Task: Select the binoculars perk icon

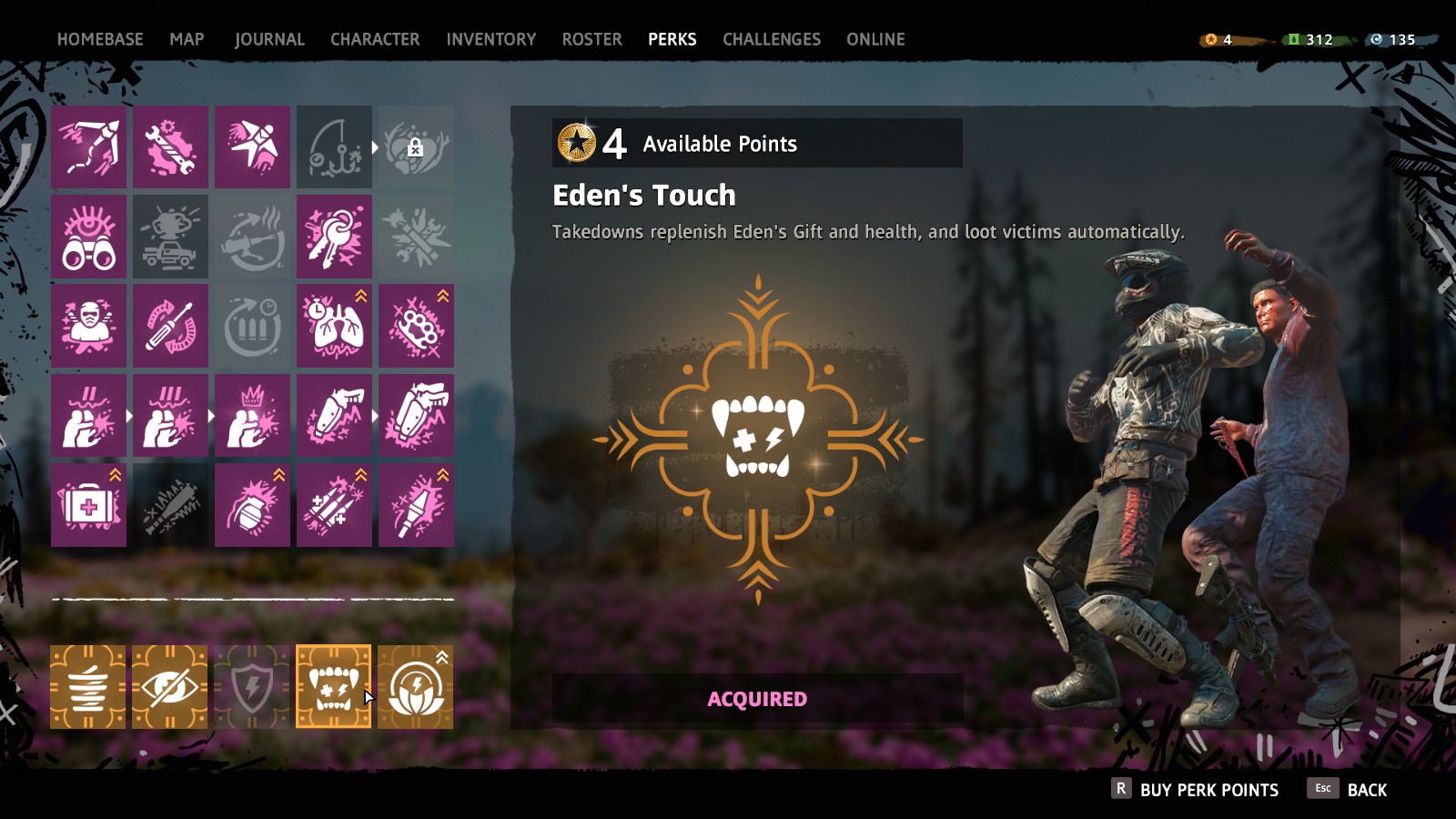Action: click(x=88, y=237)
